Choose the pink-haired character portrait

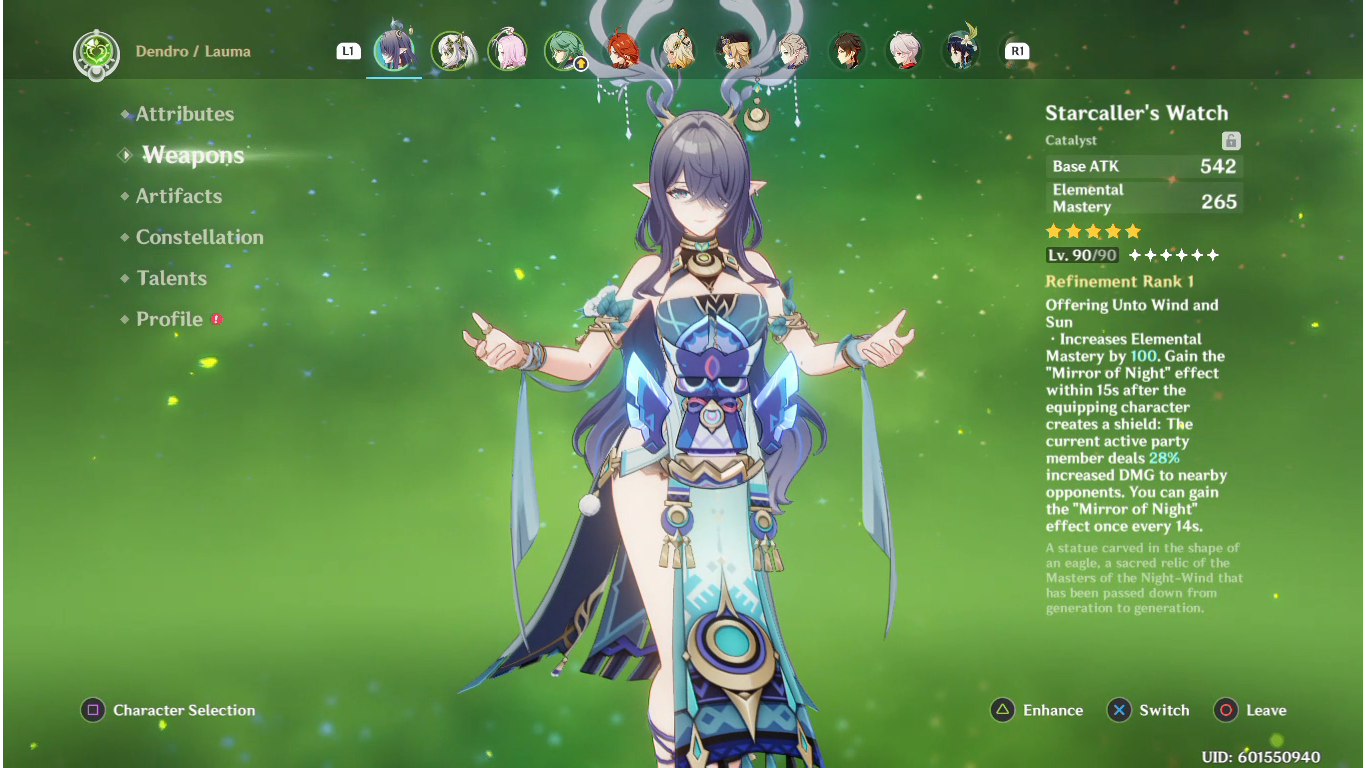[x=508, y=50]
